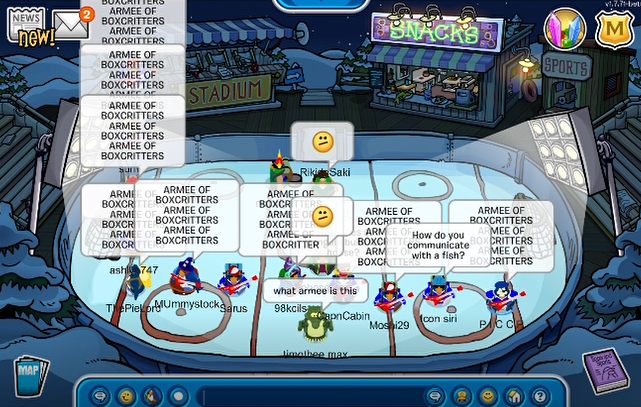
Task: Open the mail envelope with 2 notifications
Action: coord(72,24)
